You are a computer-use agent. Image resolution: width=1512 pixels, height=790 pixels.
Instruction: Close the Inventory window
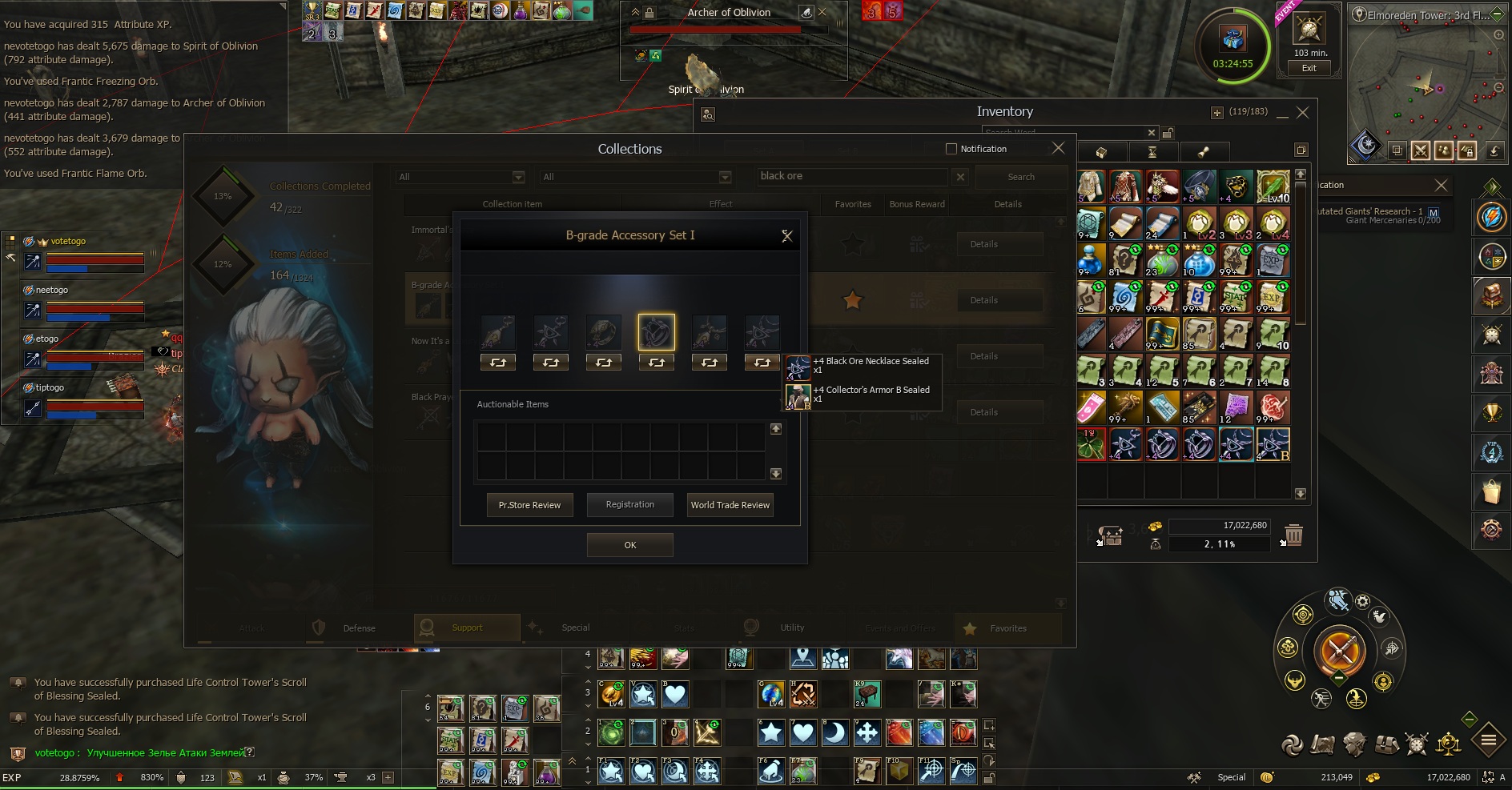[x=1303, y=113]
